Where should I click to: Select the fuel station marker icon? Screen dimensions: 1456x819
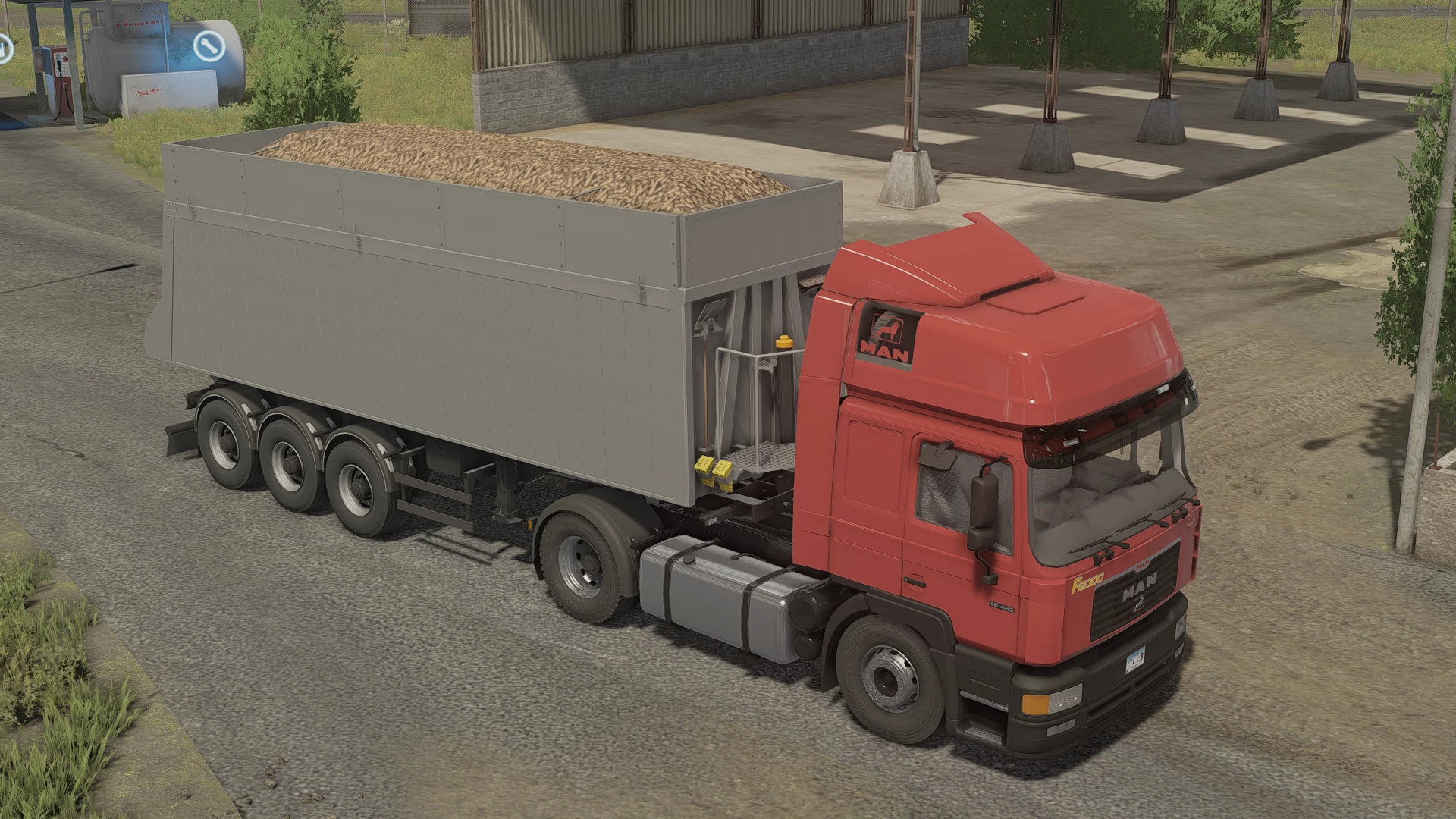coord(4,49)
